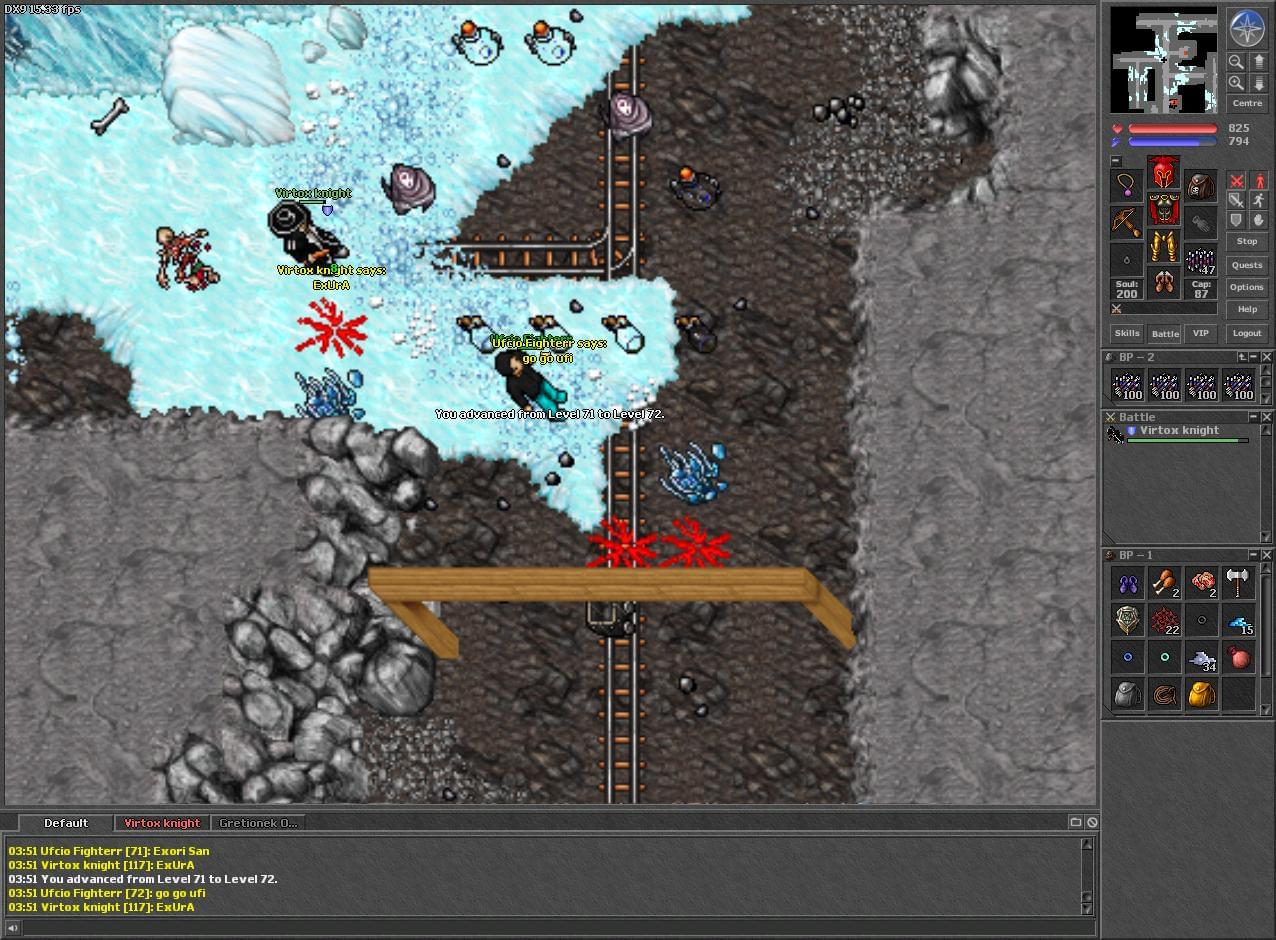This screenshot has width=1276, height=940.
Task: Close the Battle window
Action: pos(1266,417)
